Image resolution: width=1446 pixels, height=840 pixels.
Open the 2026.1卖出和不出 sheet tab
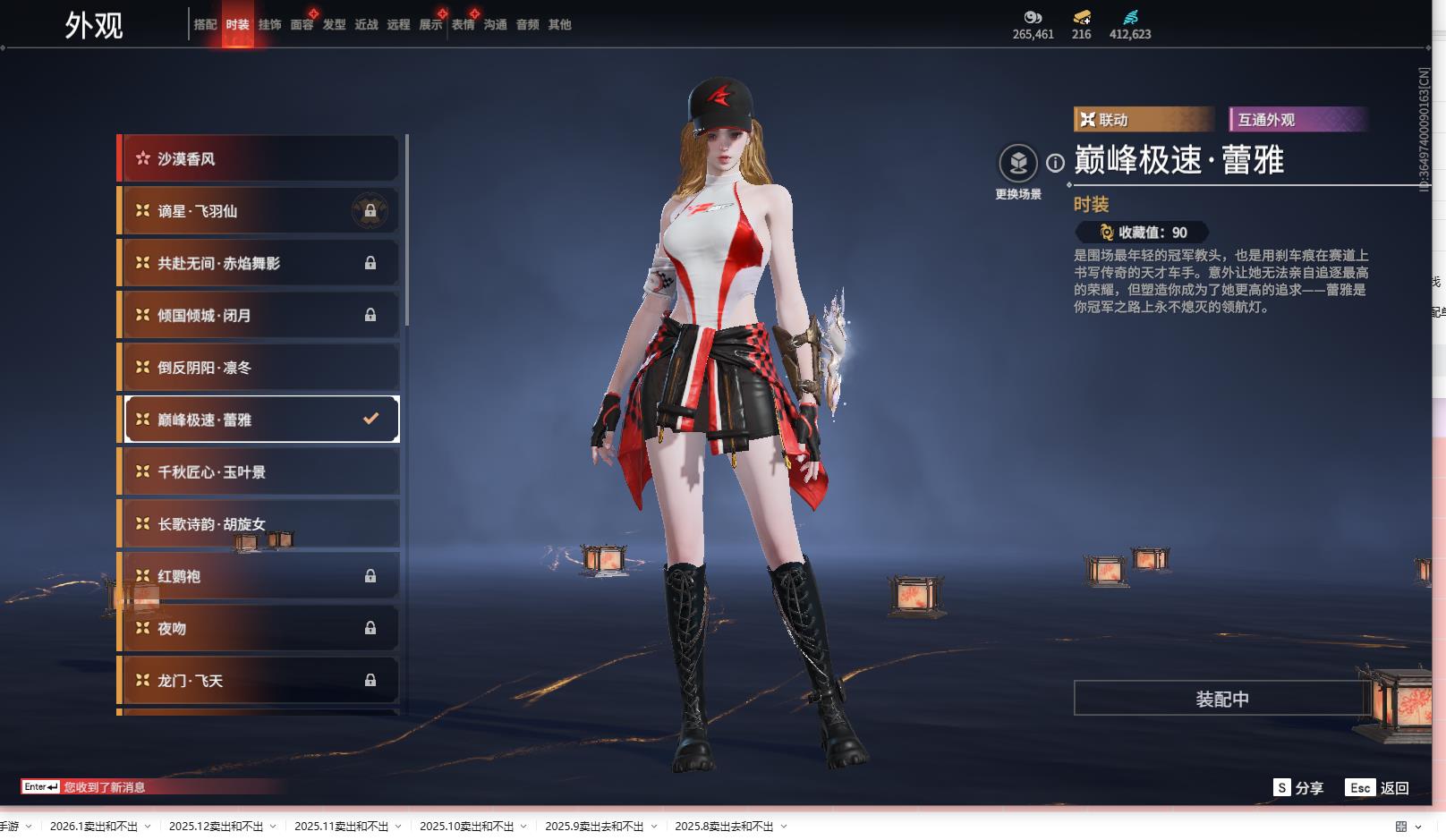point(93,827)
